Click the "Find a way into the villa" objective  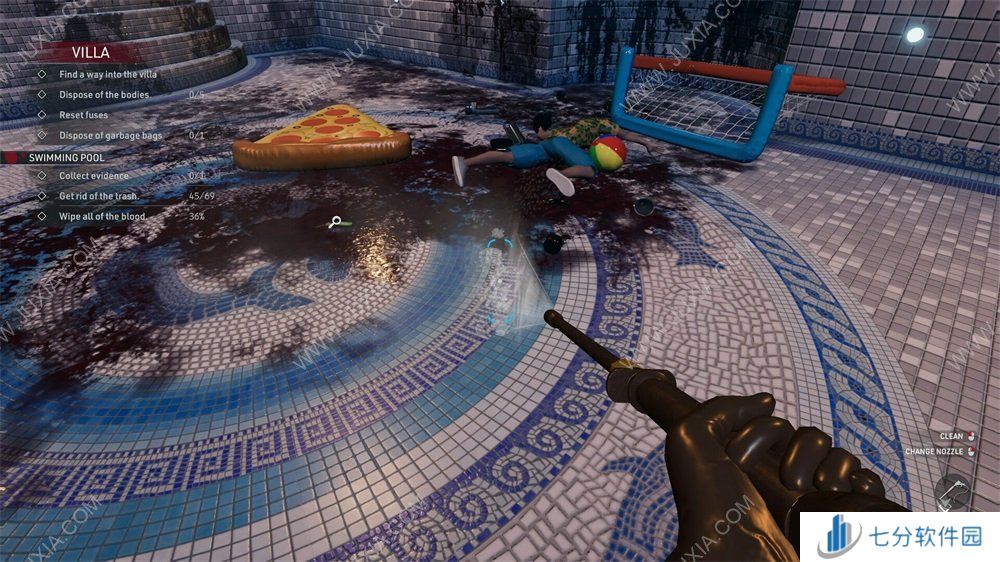pos(107,75)
